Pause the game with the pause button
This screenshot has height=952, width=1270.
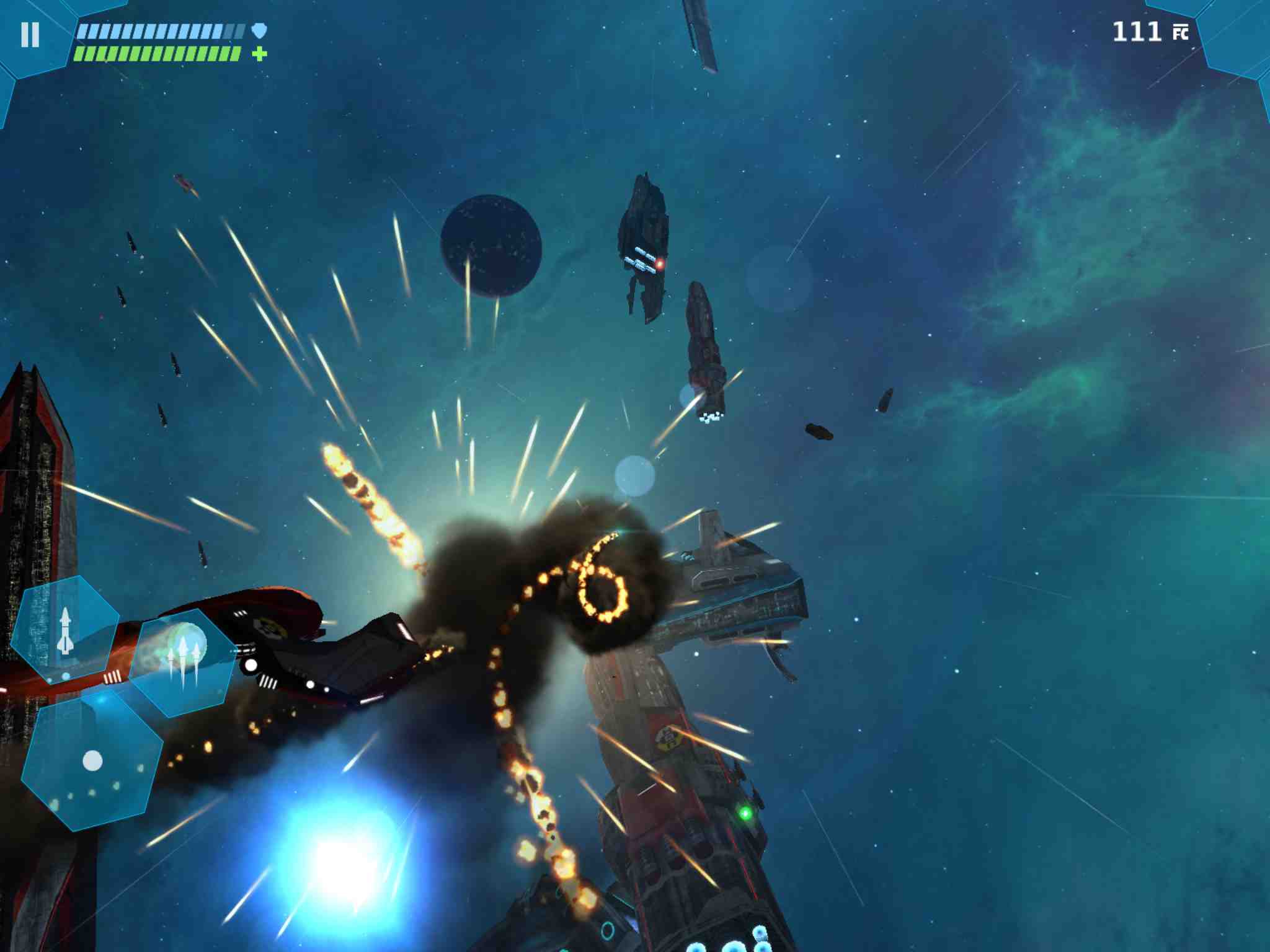pos(30,35)
